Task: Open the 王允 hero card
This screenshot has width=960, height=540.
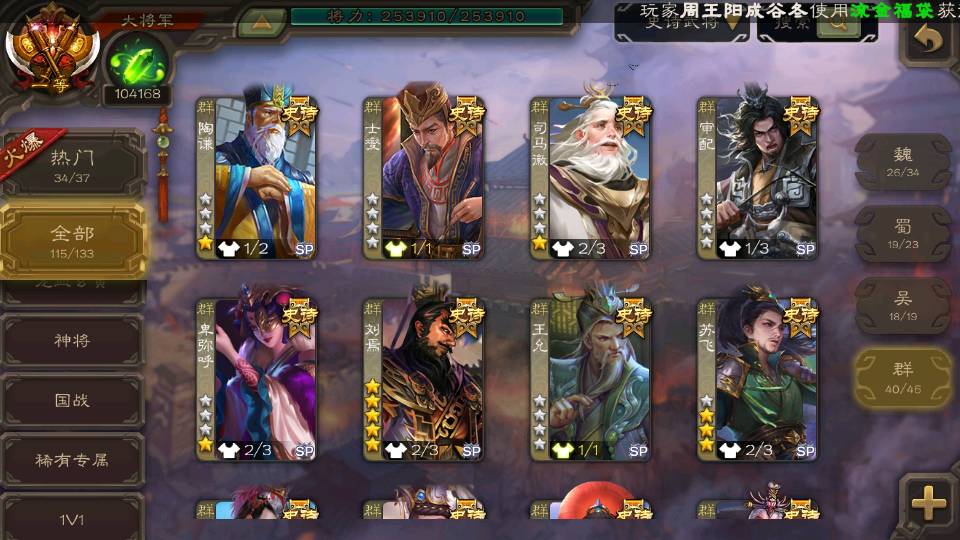Action: coord(591,378)
